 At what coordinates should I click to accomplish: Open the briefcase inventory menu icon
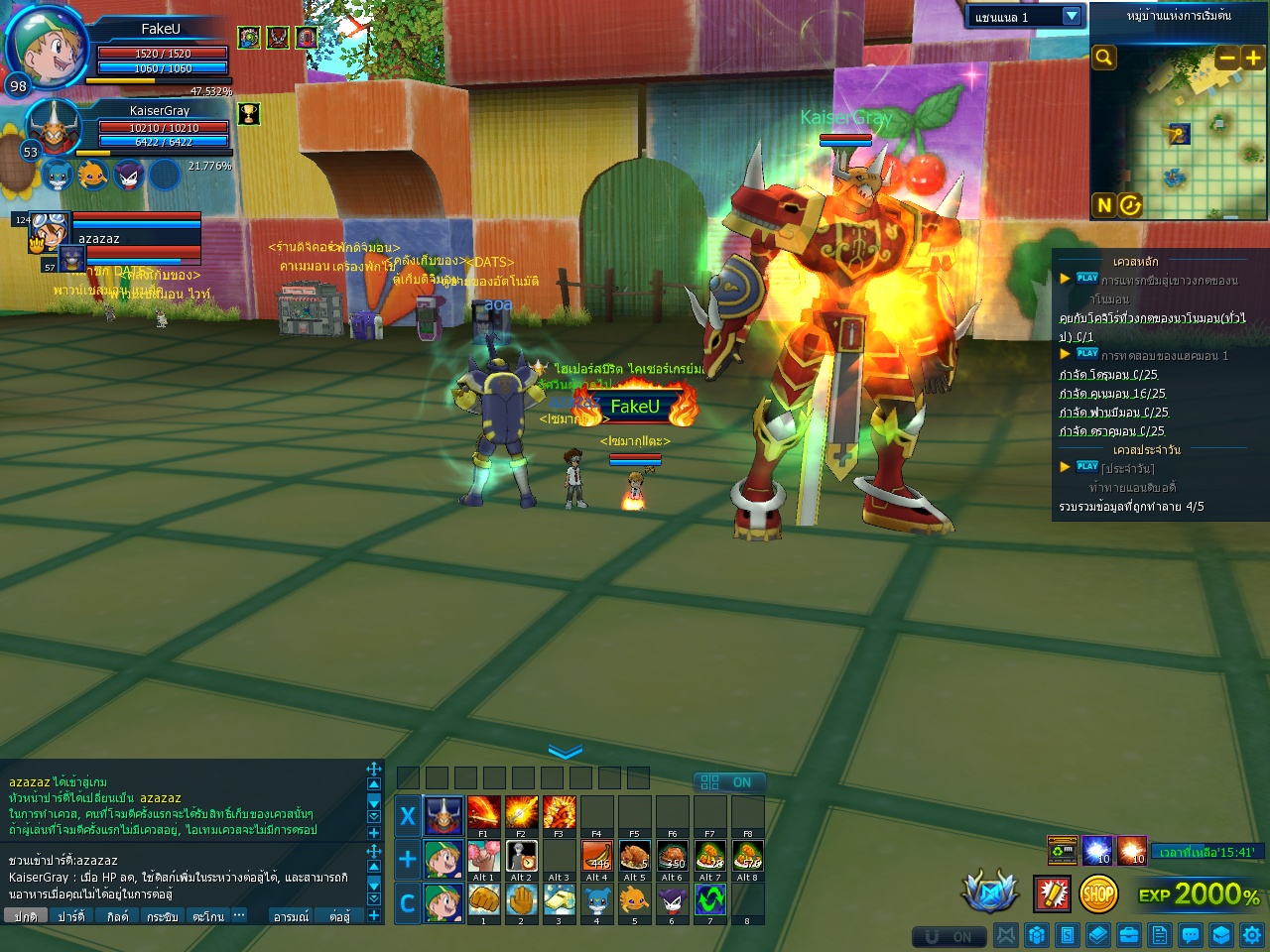[x=1129, y=935]
